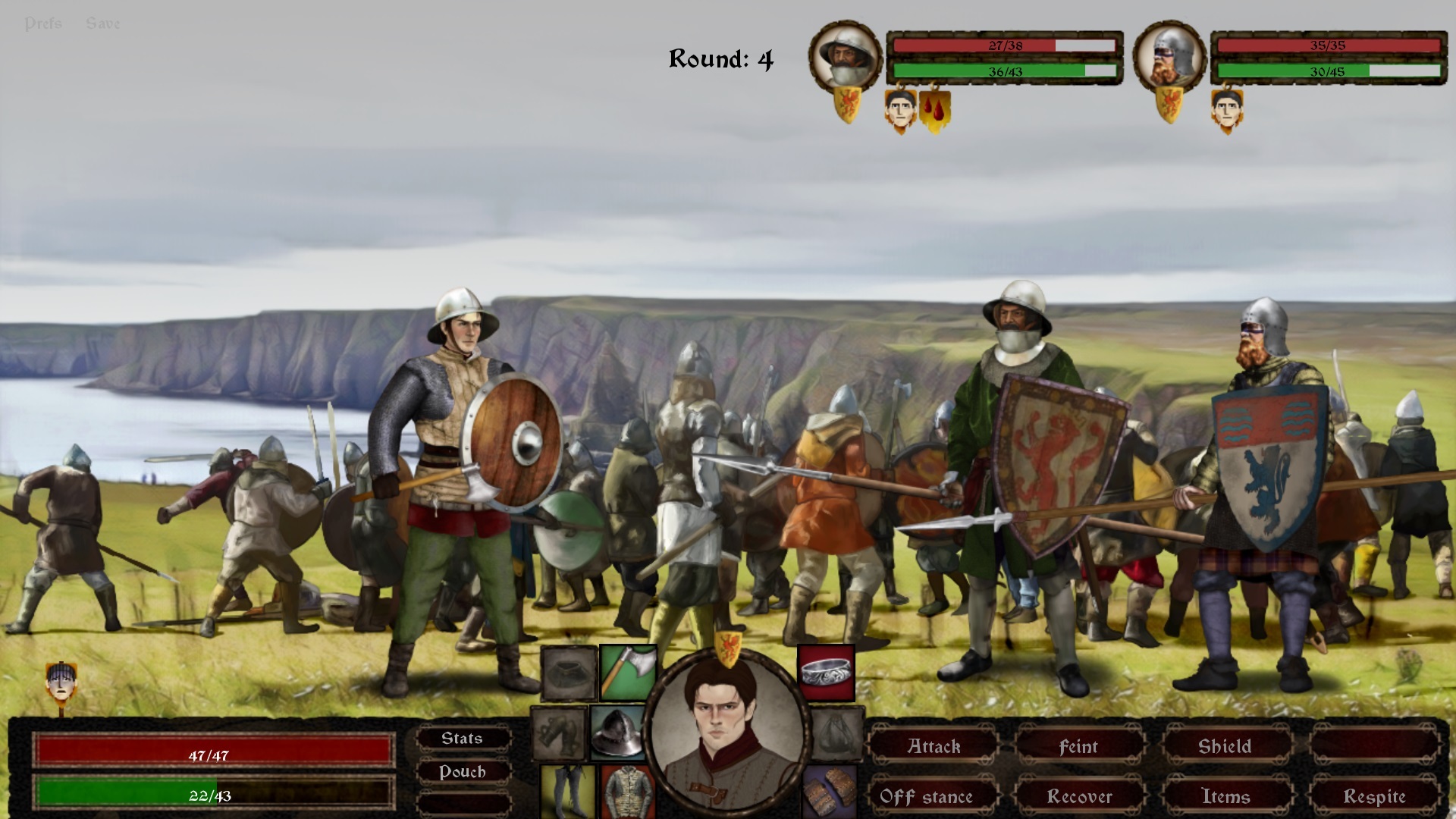Click the Recover button
1456x819 pixels.
[1079, 796]
